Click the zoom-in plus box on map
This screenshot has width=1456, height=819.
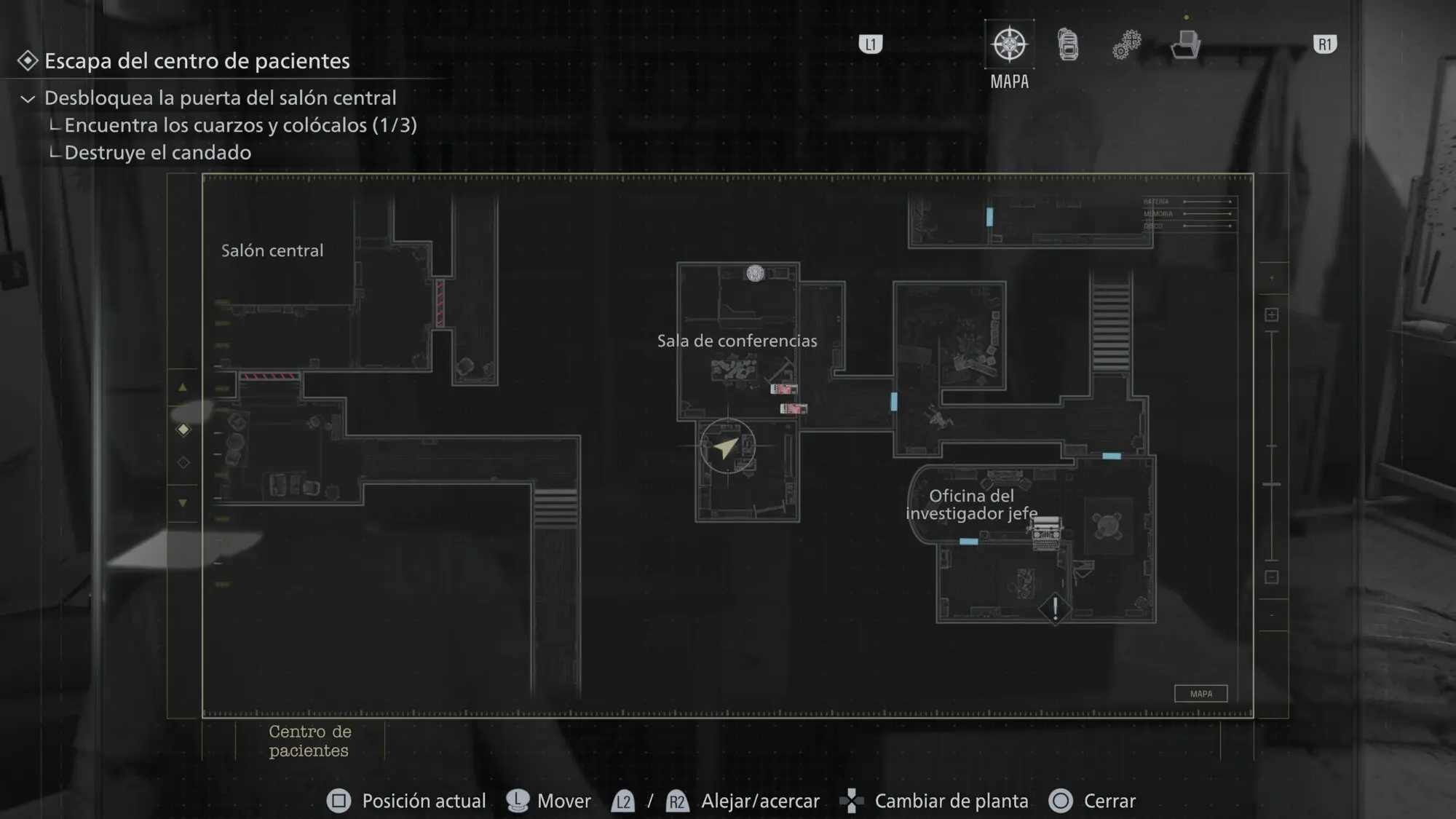tap(1271, 314)
